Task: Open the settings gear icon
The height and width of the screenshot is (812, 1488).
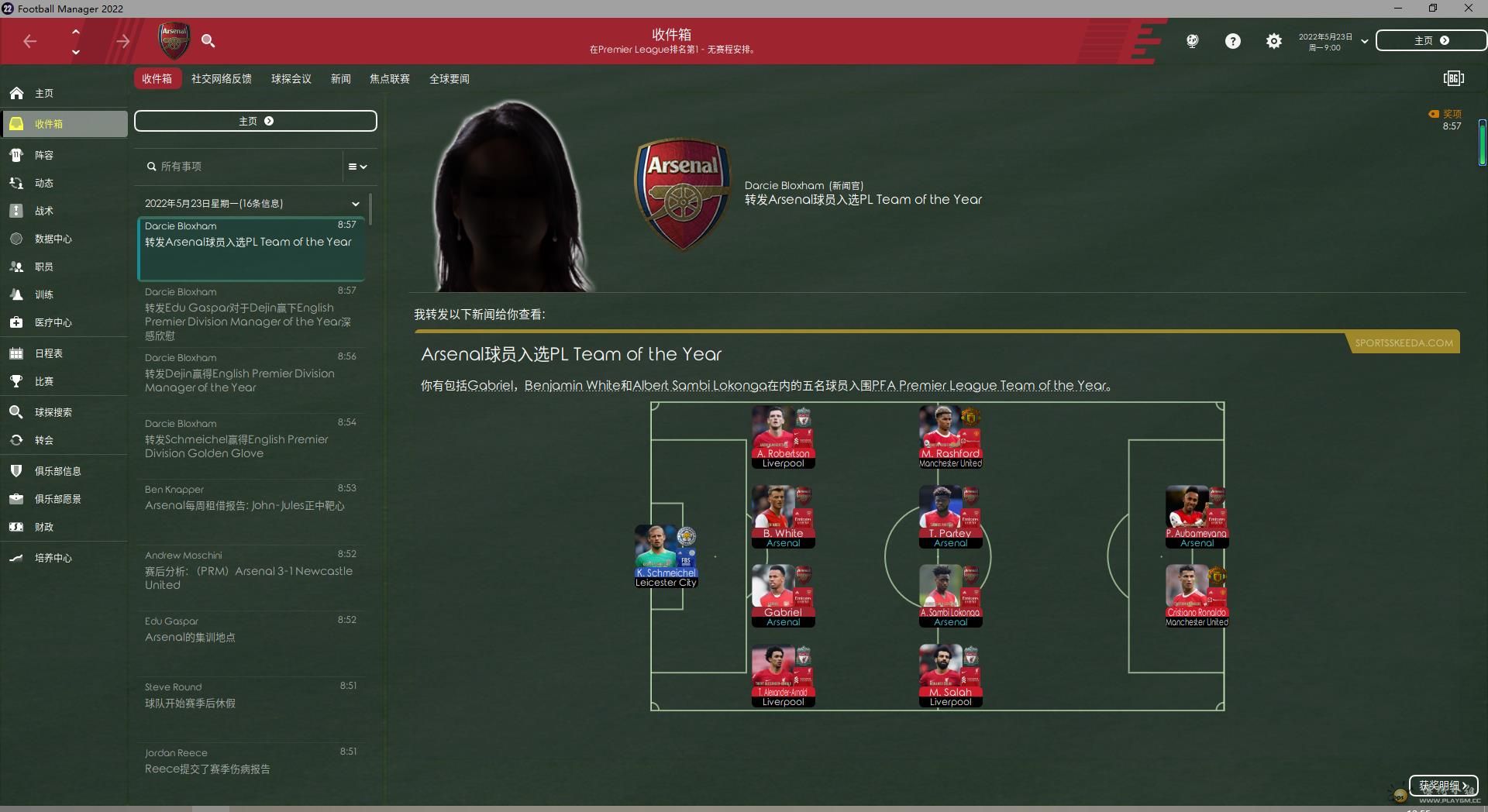Action: tap(1273, 41)
